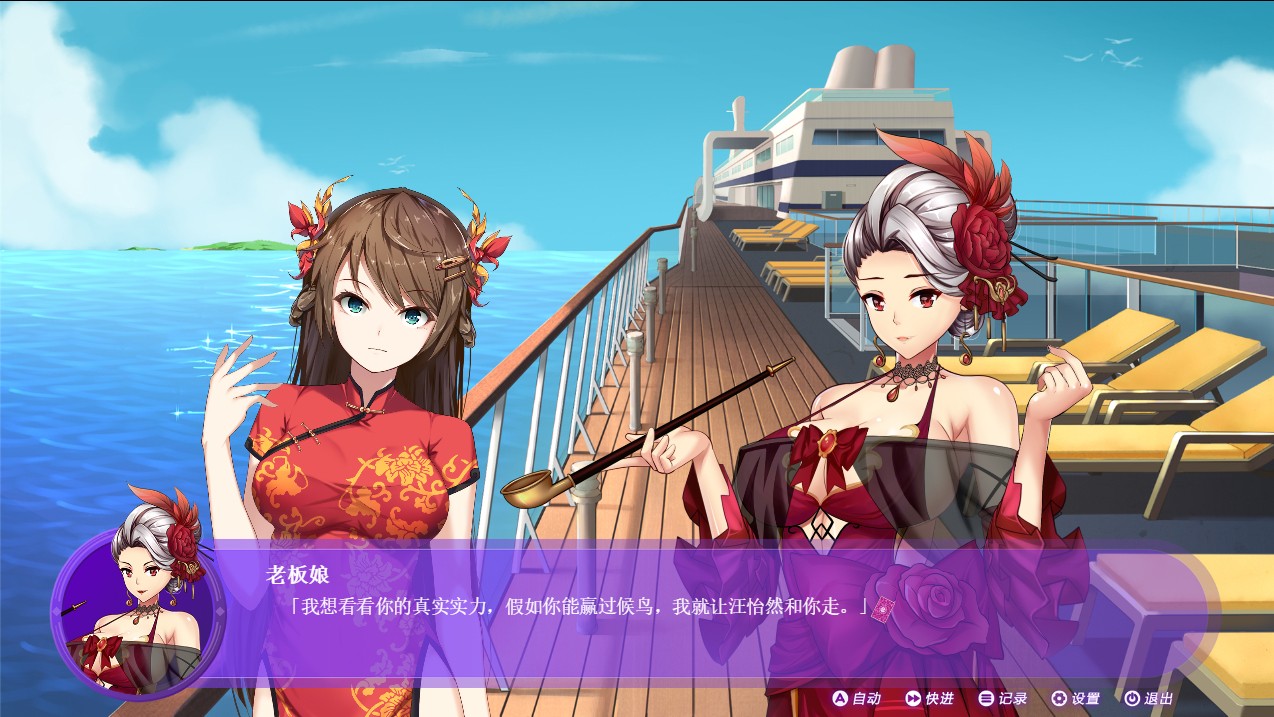Enable auto-play with the 自动 button
This screenshot has height=717, width=1274.
tap(857, 698)
